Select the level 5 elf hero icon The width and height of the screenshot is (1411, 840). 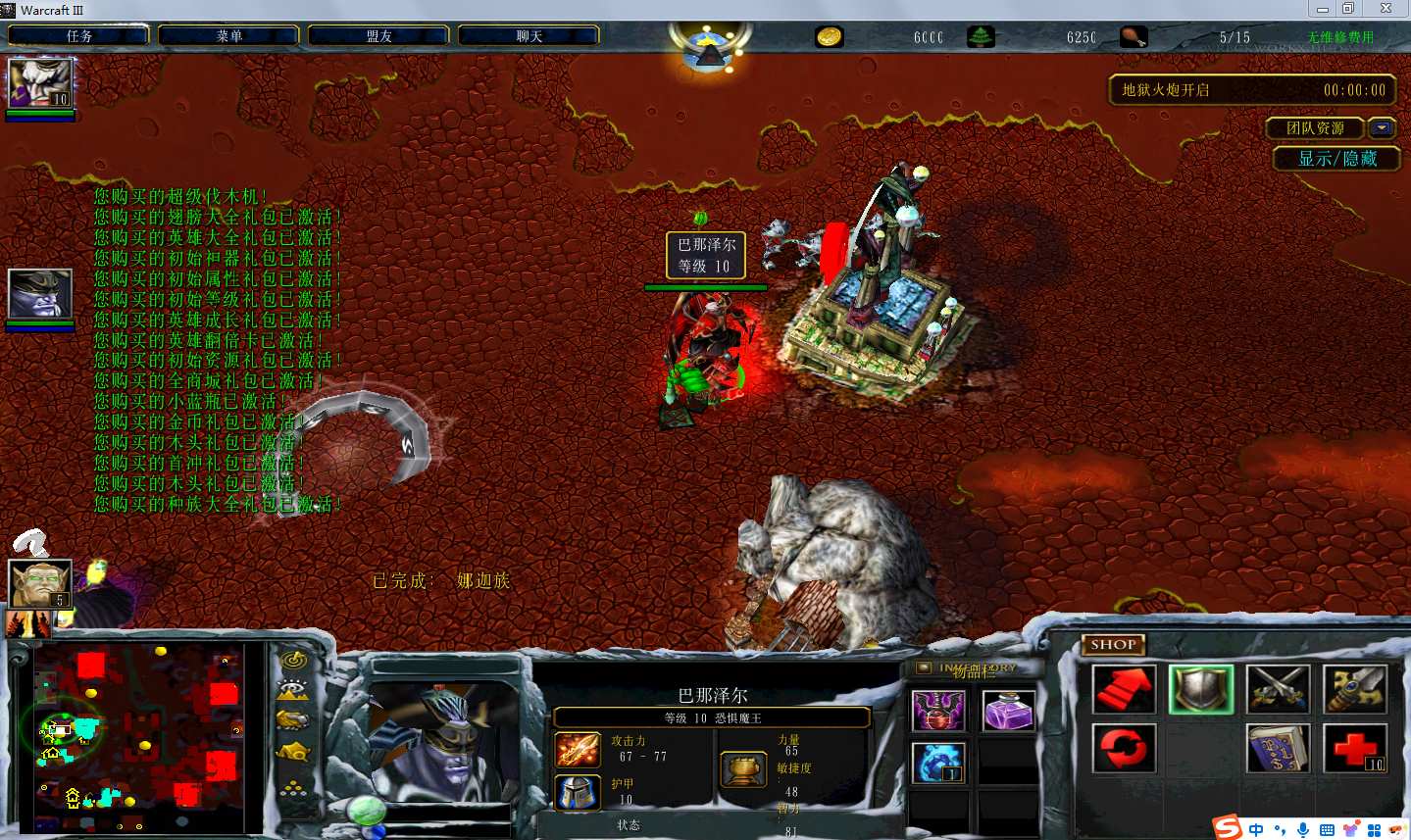click(40, 584)
